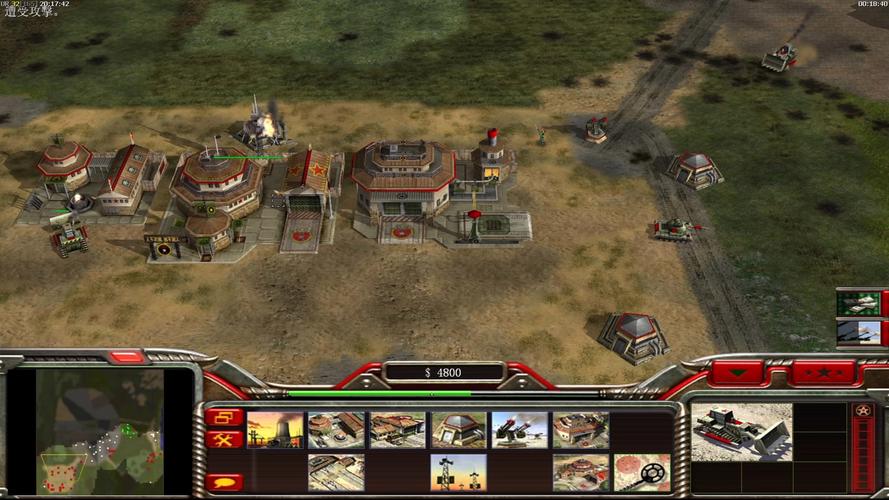Screen dimensions: 889x500
Task: Select idle worker with hammer-and-wrench button
Action: point(224,439)
